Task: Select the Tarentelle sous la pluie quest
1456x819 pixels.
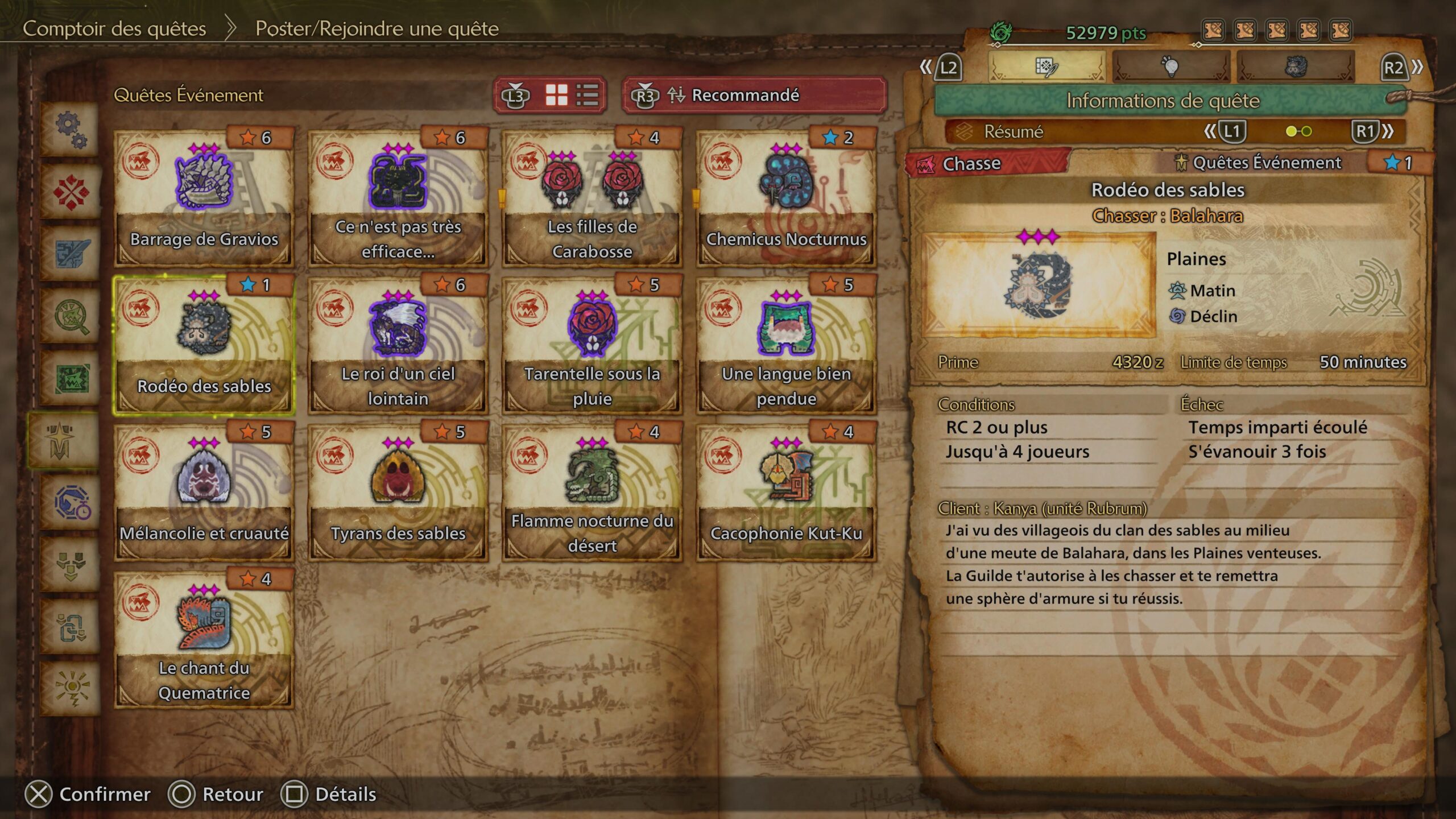Action: coord(592,345)
